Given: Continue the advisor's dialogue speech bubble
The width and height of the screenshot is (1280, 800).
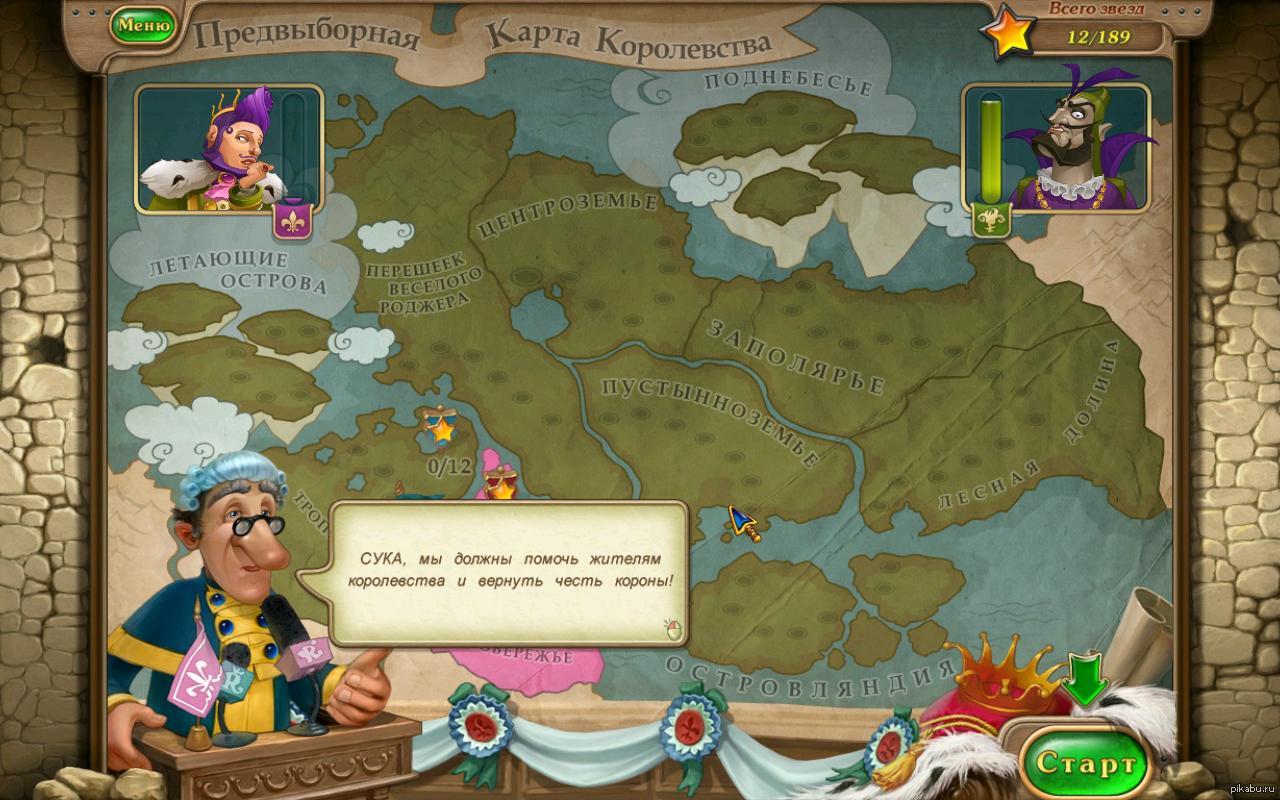Looking at the screenshot, I should (x=673, y=629).
